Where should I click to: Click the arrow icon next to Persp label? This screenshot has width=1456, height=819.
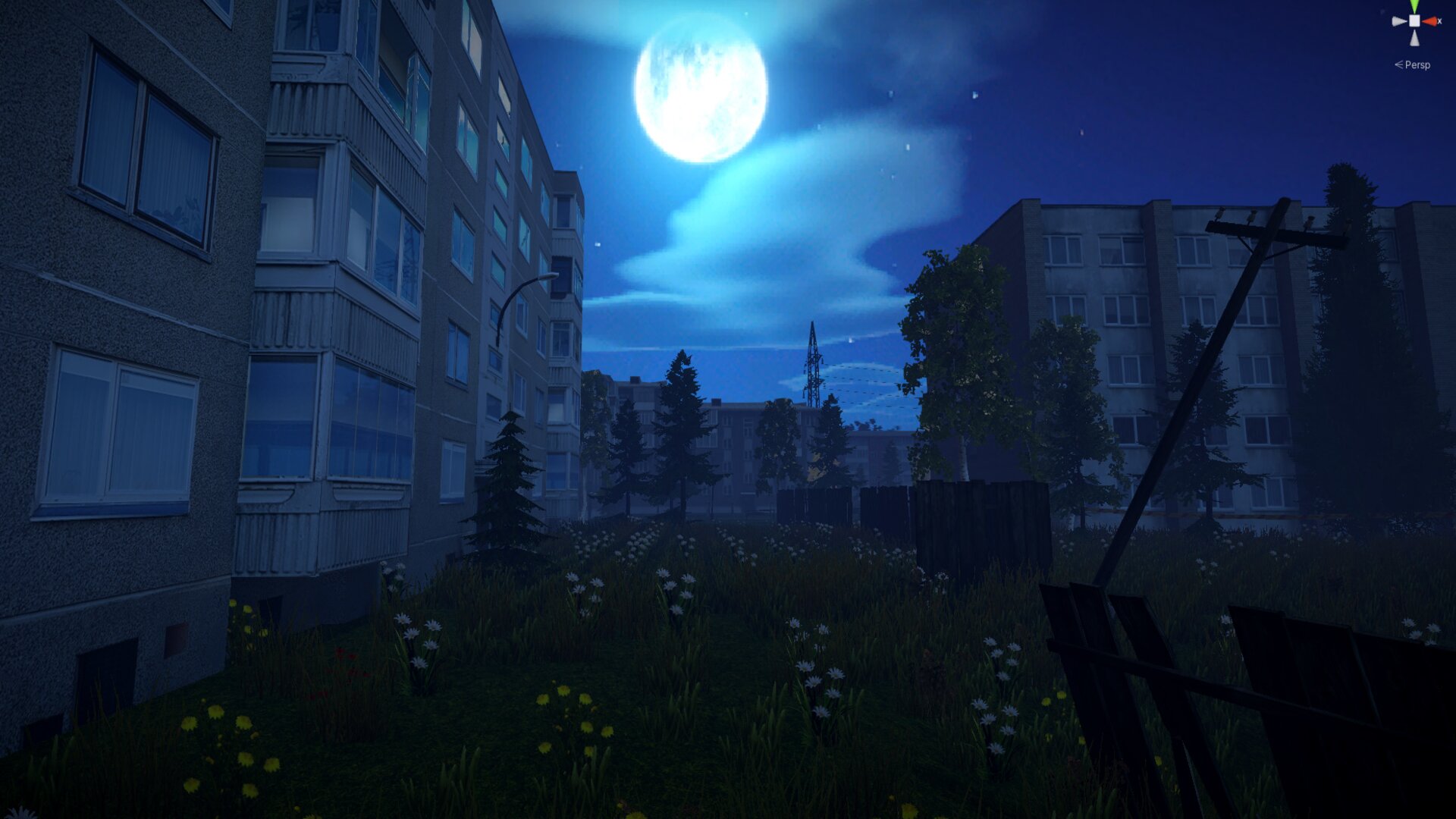[1399, 64]
